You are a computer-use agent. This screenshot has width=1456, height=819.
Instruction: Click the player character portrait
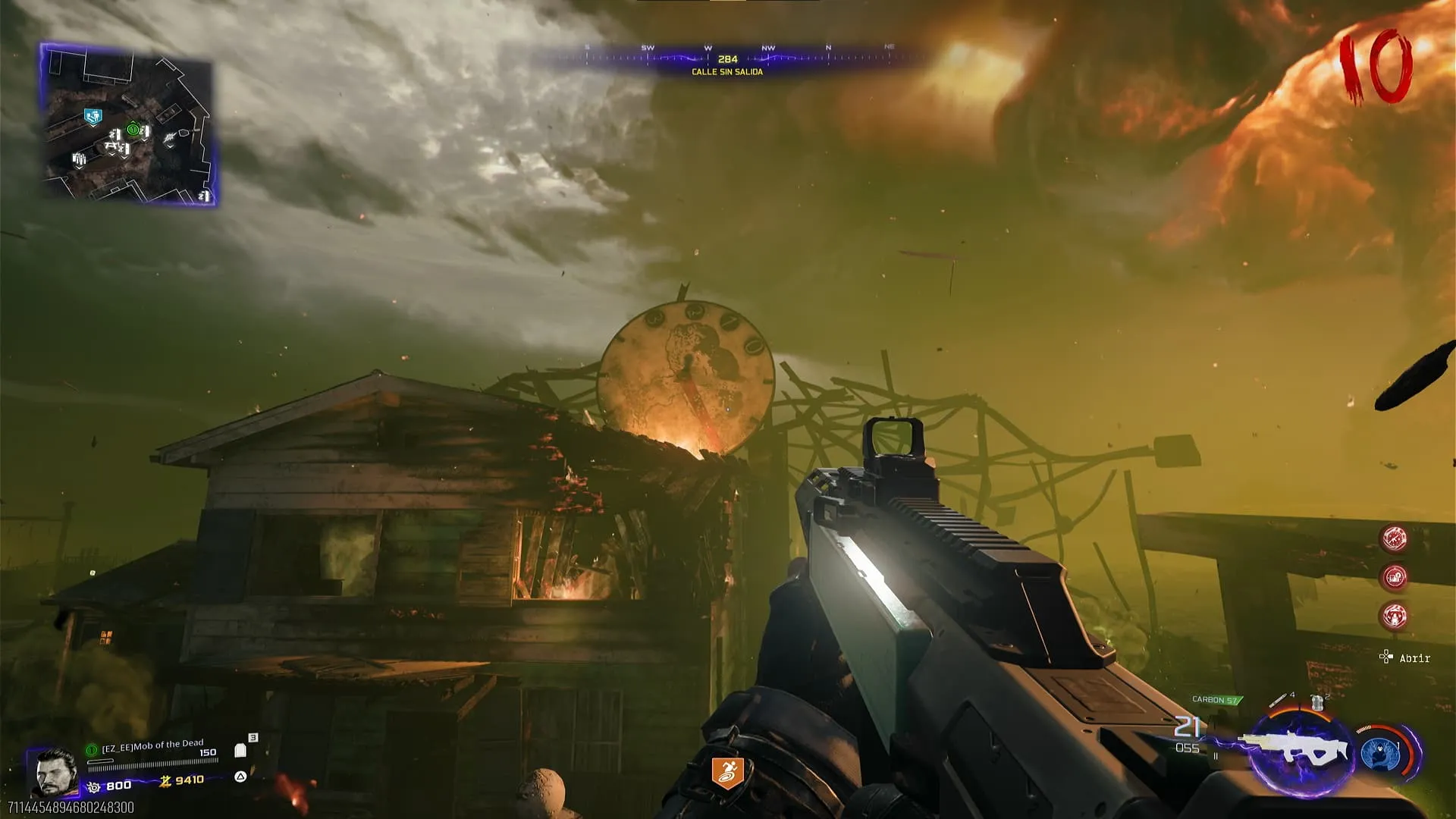point(55,772)
